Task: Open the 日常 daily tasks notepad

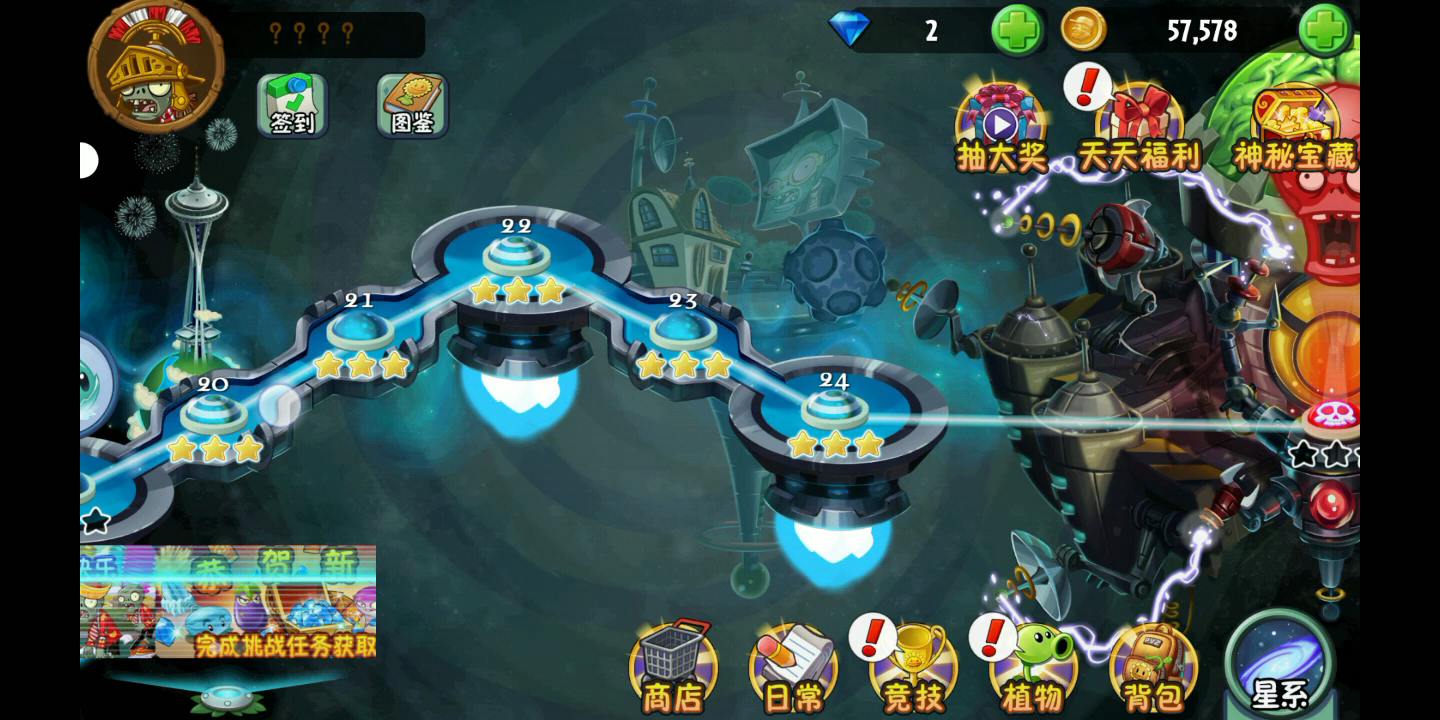Action: (793, 666)
